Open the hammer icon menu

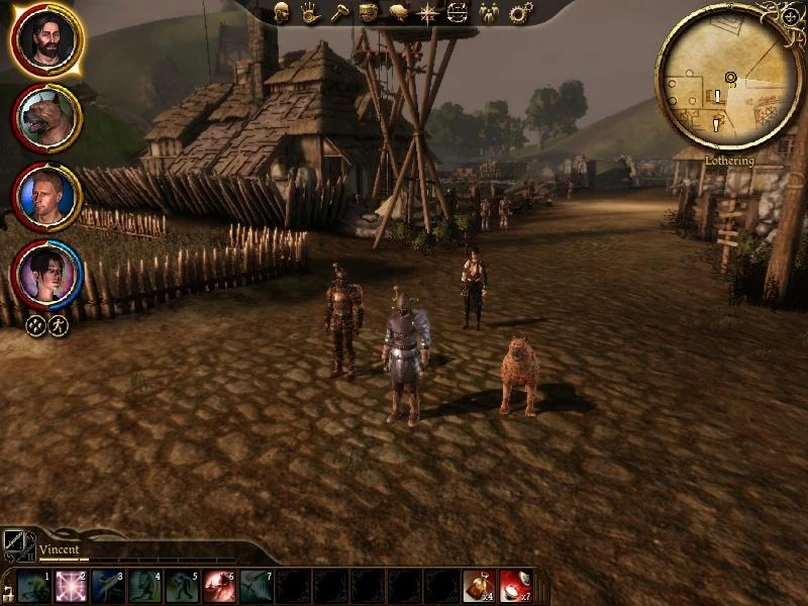pos(339,12)
